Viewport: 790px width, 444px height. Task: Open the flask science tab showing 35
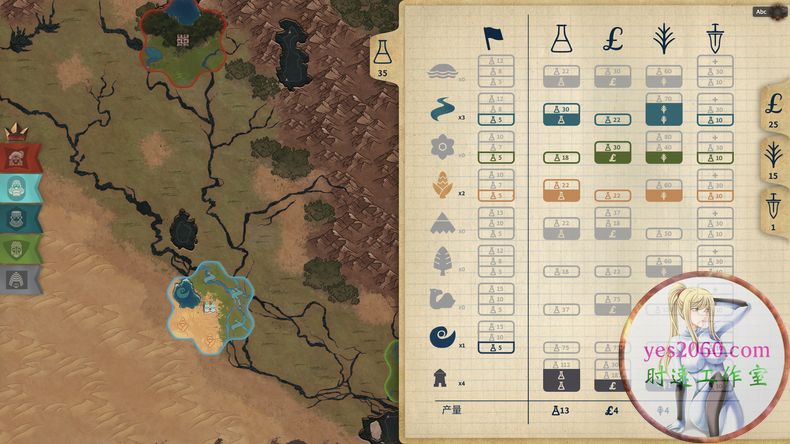click(383, 57)
